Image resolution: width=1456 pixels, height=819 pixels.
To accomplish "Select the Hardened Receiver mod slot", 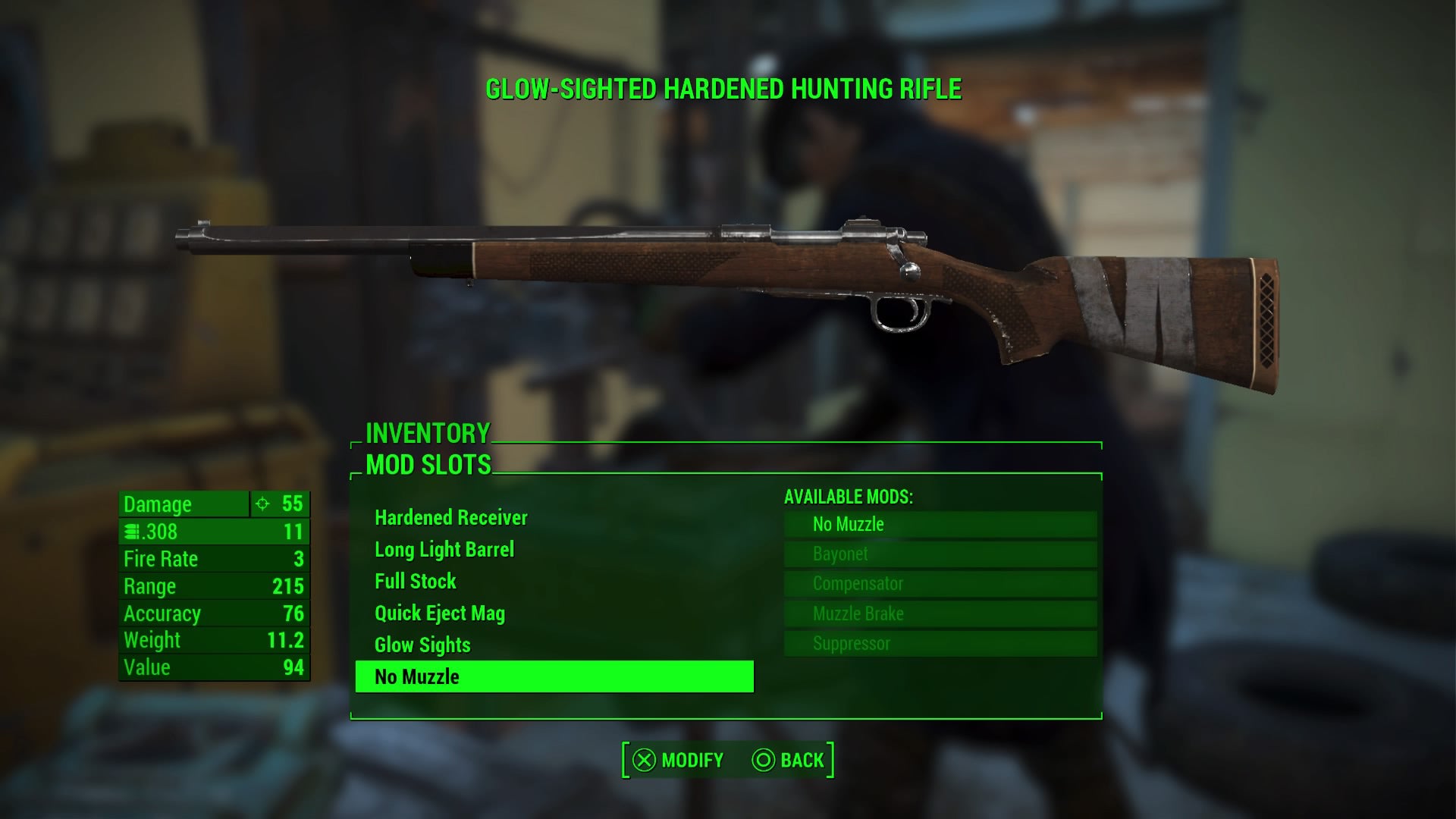I will point(450,518).
